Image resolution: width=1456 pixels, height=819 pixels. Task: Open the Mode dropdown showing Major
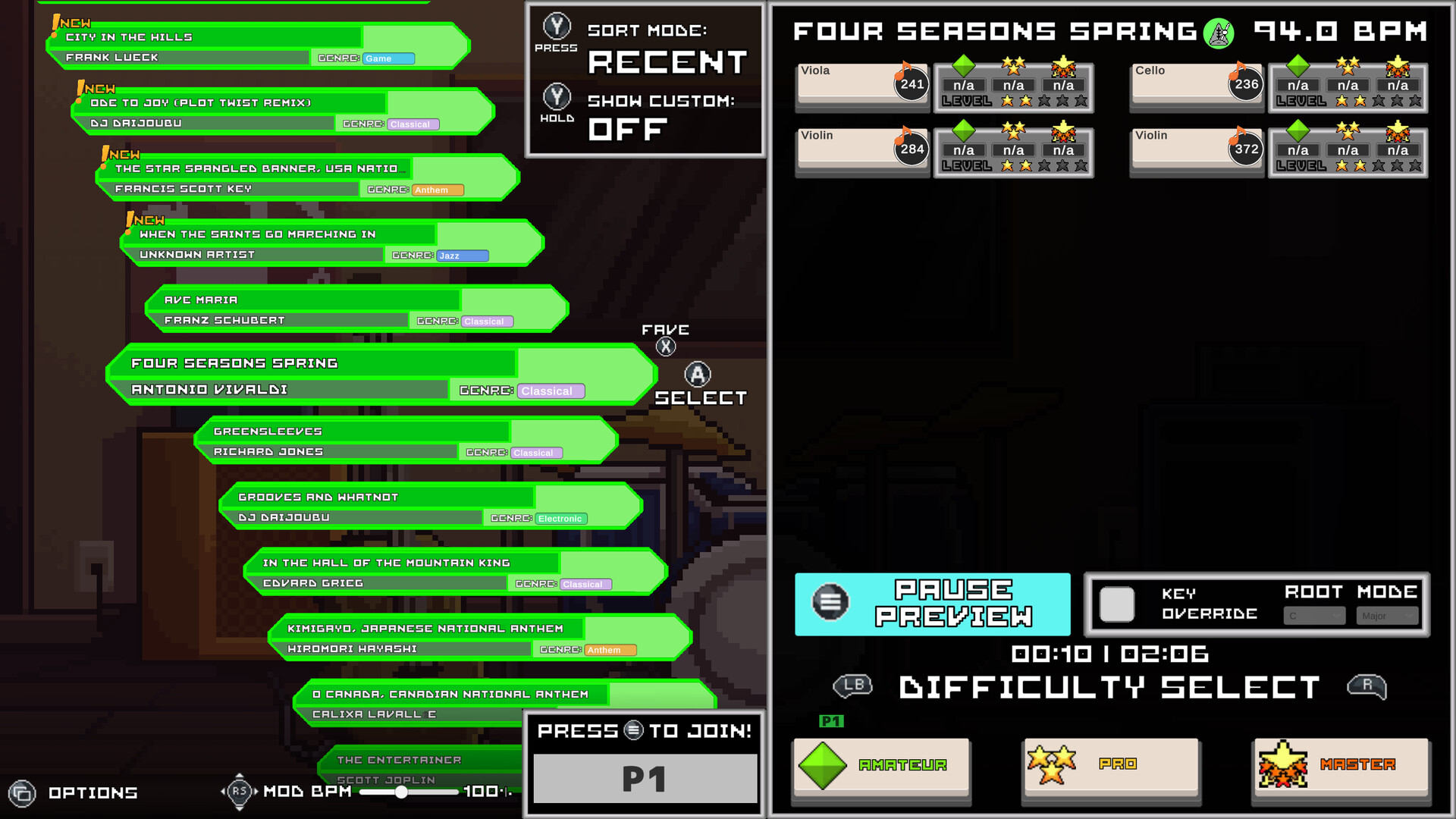(x=1386, y=616)
